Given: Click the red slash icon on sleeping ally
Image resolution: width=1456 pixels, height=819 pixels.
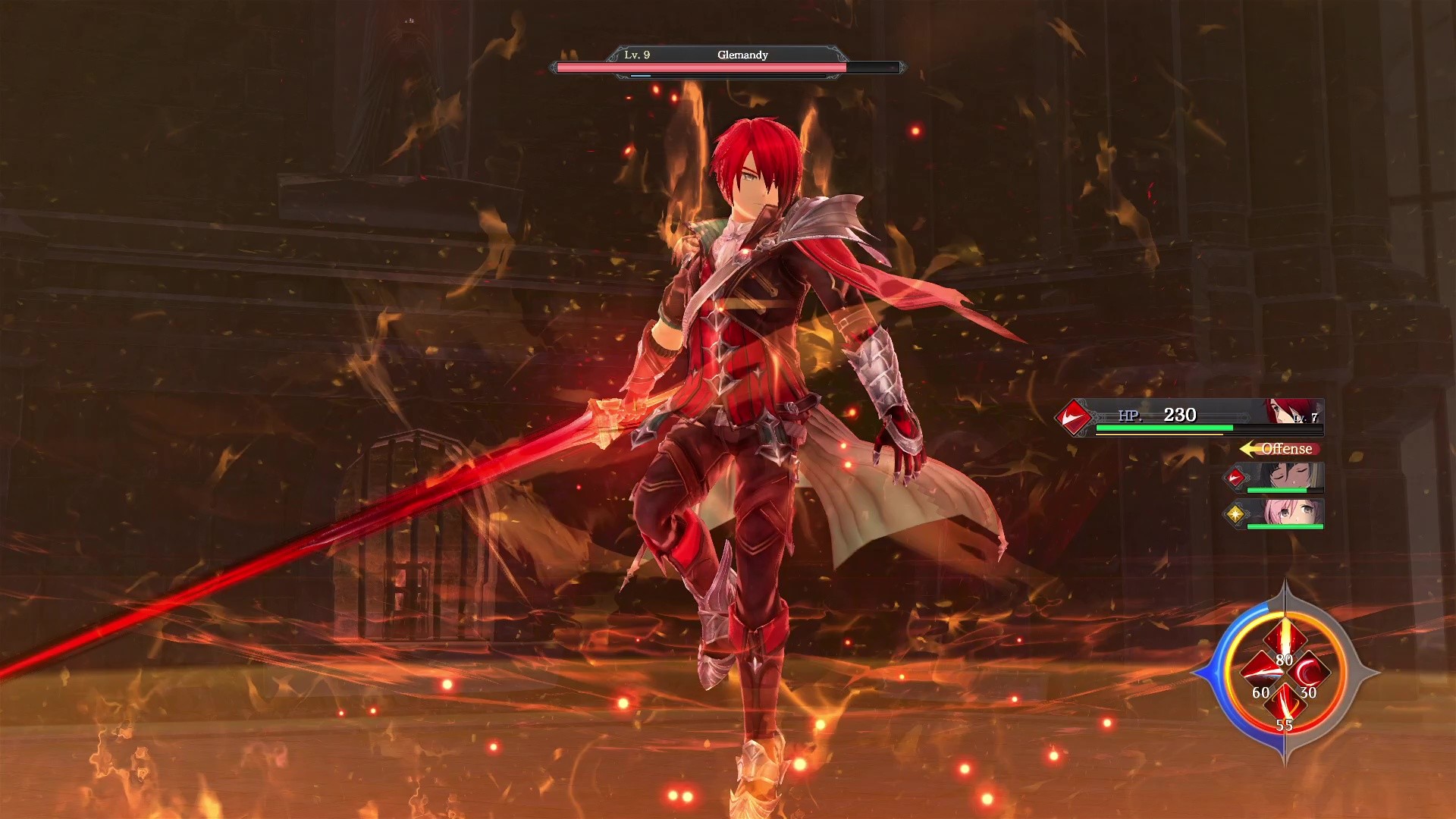Looking at the screenshot, I should tap(1236, 478).
